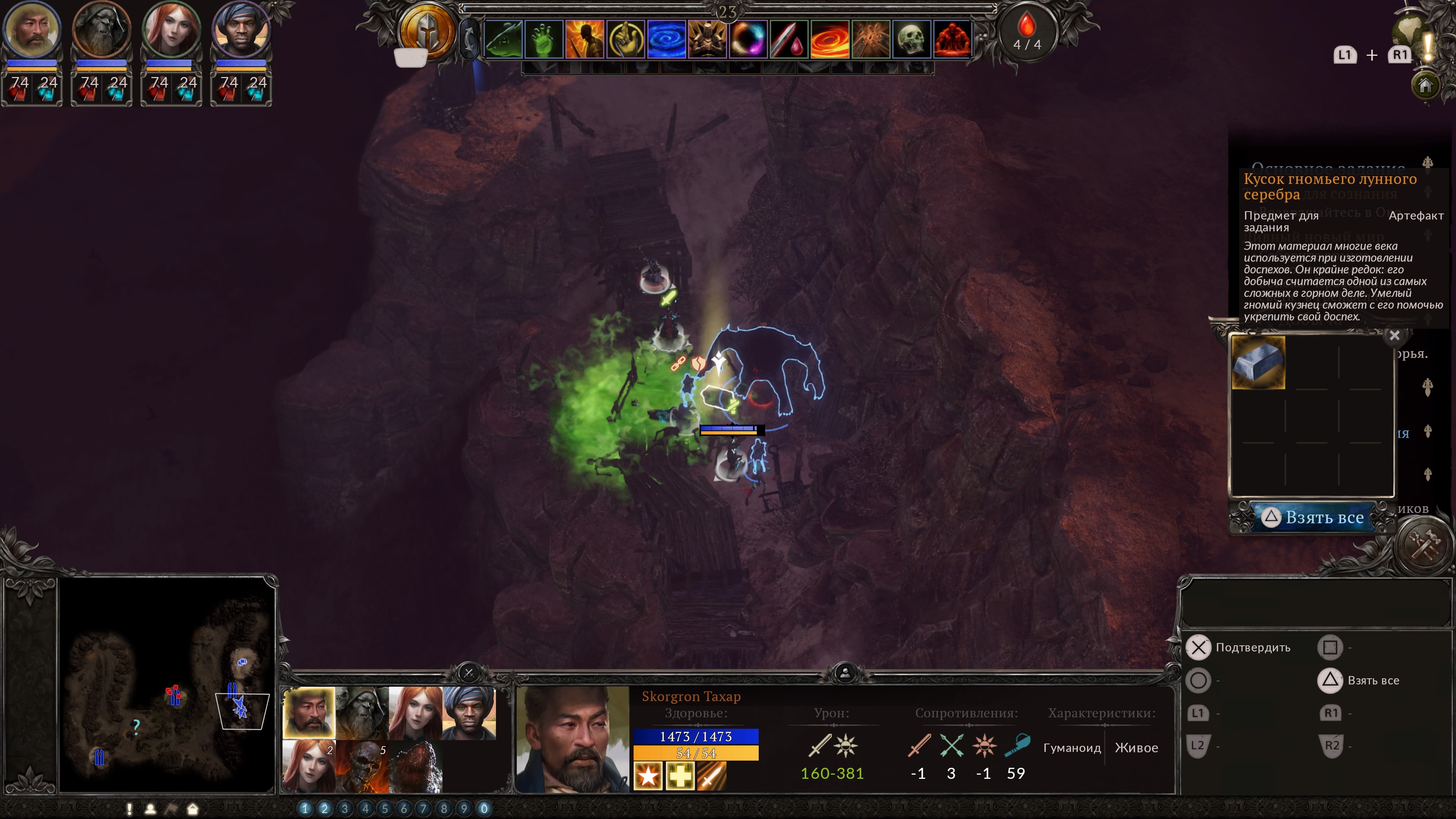Select the red-haired woman party portrait at top
1456x819 pixels.
[171, 30]
